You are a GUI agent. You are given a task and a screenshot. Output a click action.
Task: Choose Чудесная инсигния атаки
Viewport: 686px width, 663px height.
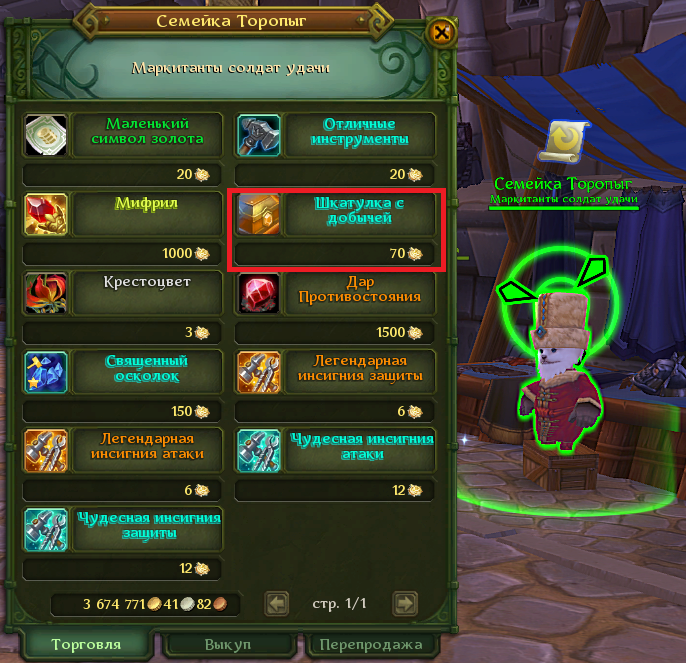[259, 449]
